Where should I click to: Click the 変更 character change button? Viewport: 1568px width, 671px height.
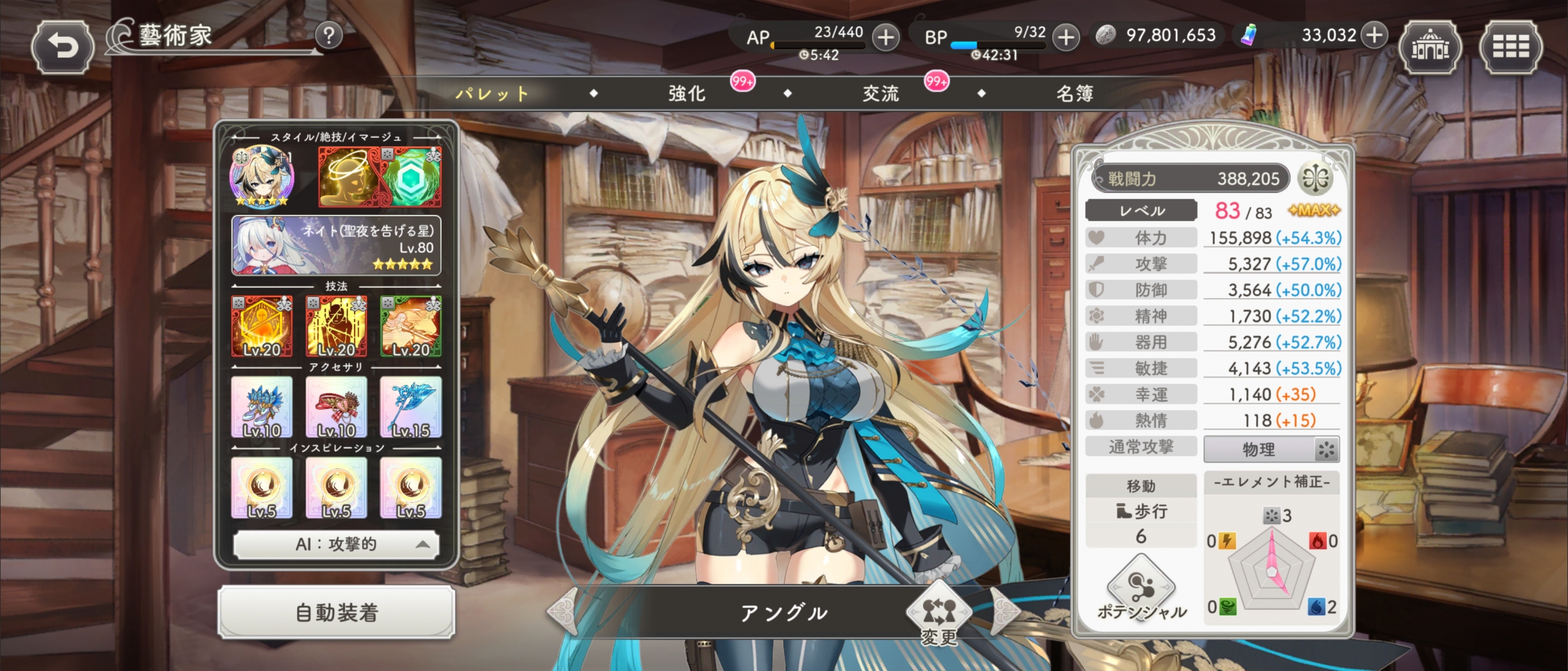[x=939, y=615]
